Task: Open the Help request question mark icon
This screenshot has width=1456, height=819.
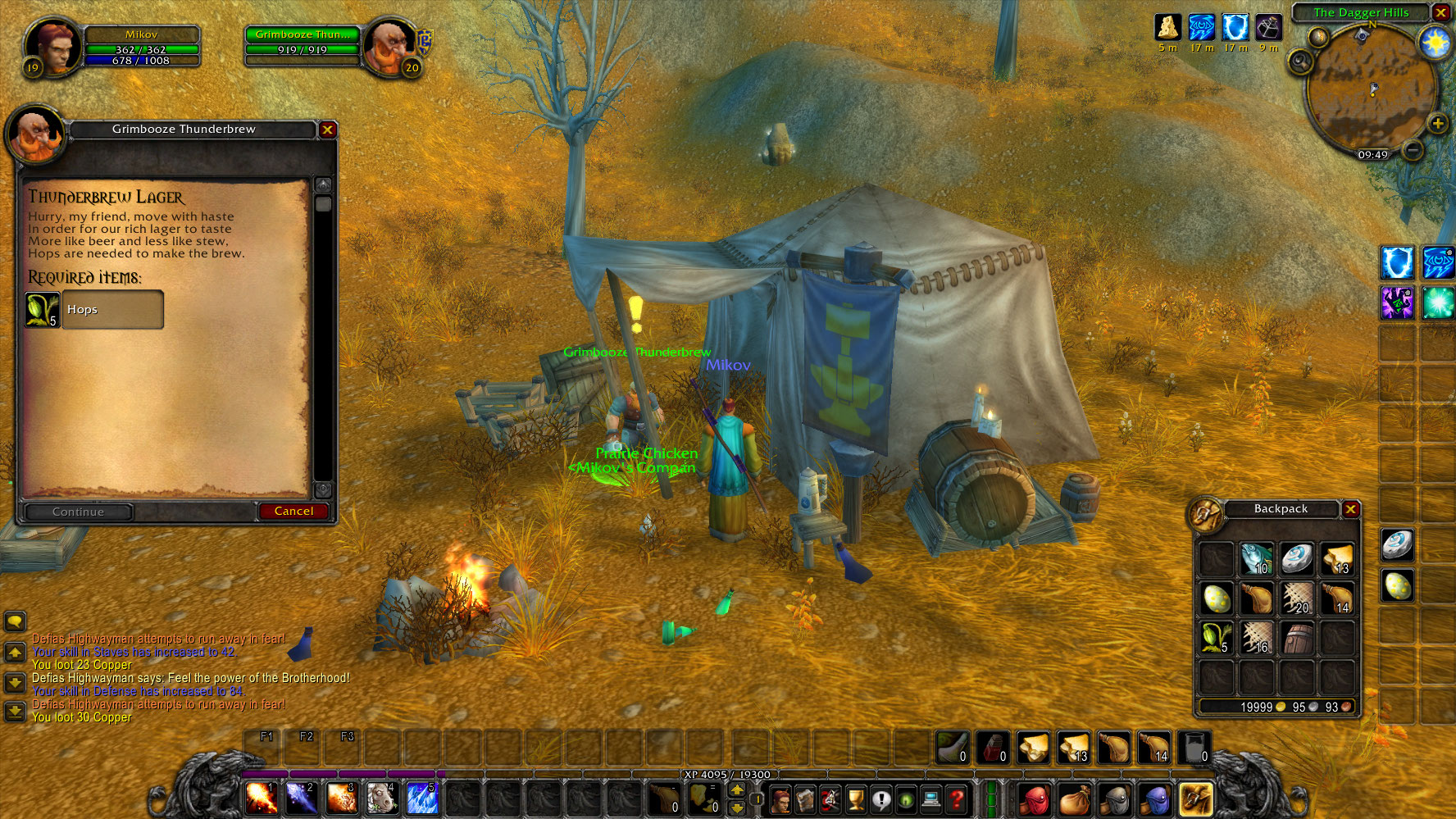Action: point(958,800)
